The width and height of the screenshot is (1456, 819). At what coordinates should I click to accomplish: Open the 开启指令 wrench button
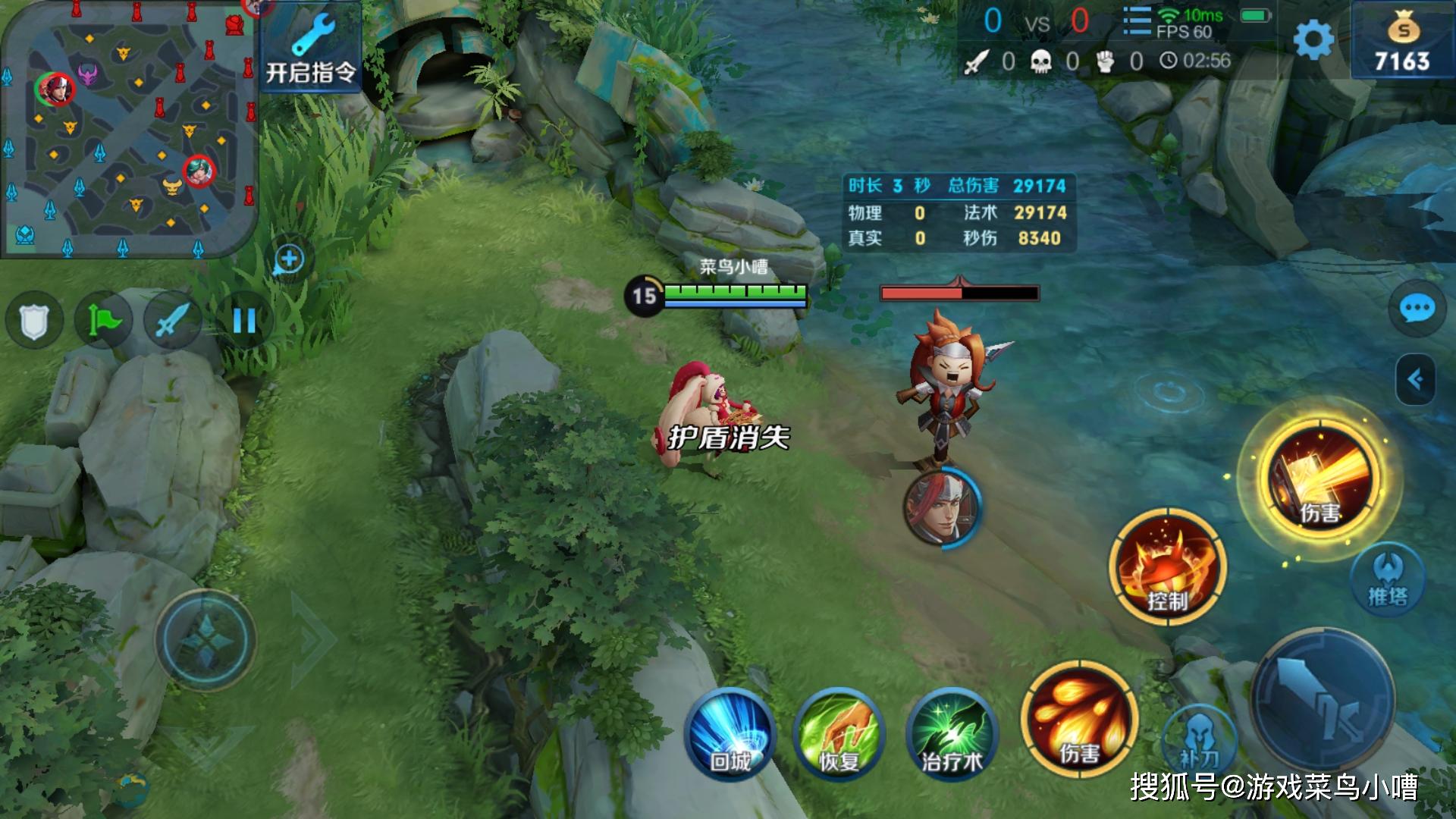tap(311, 49)
